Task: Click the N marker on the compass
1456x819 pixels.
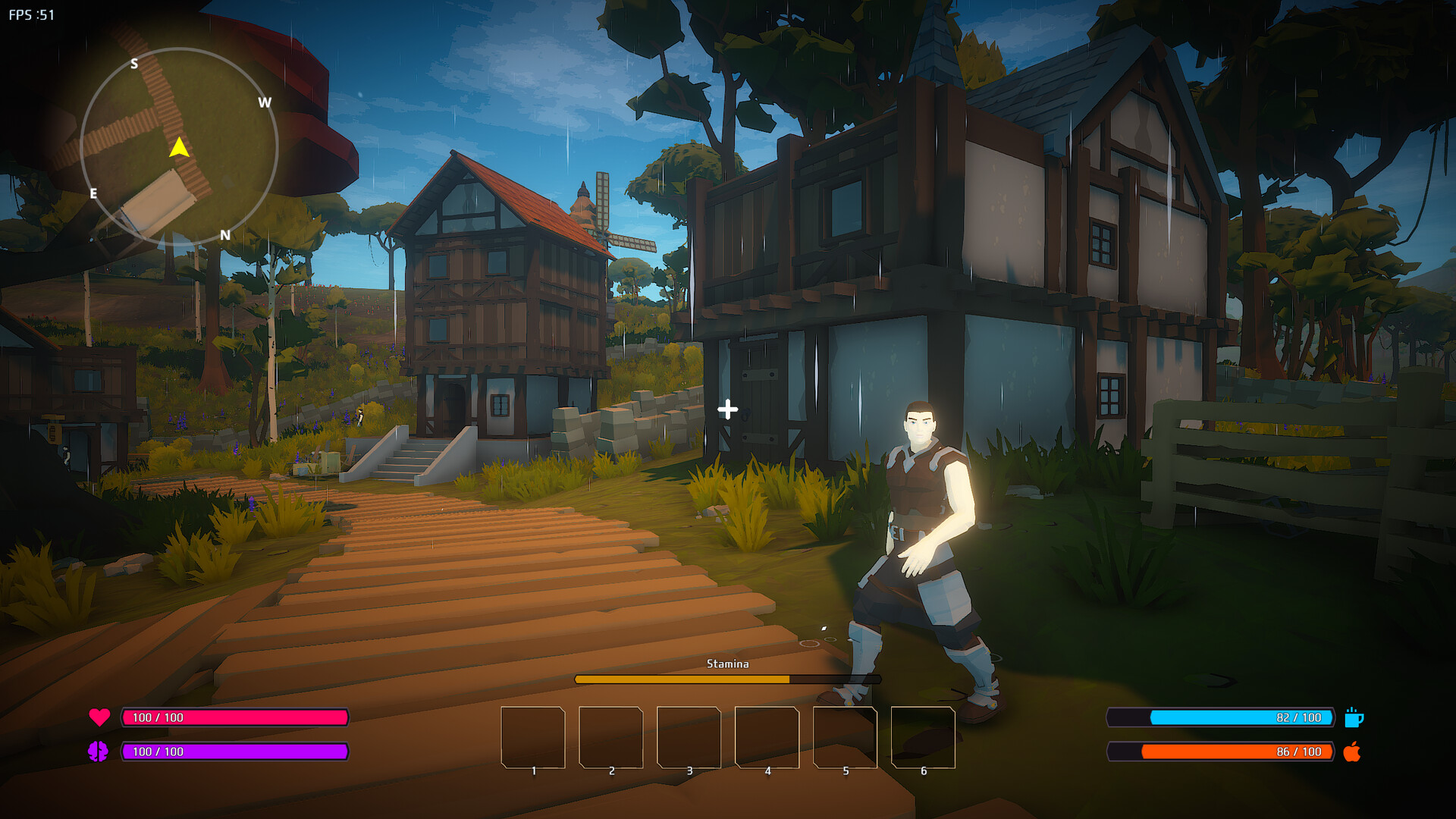Action: pyautogui.click(x=226, y=234)
